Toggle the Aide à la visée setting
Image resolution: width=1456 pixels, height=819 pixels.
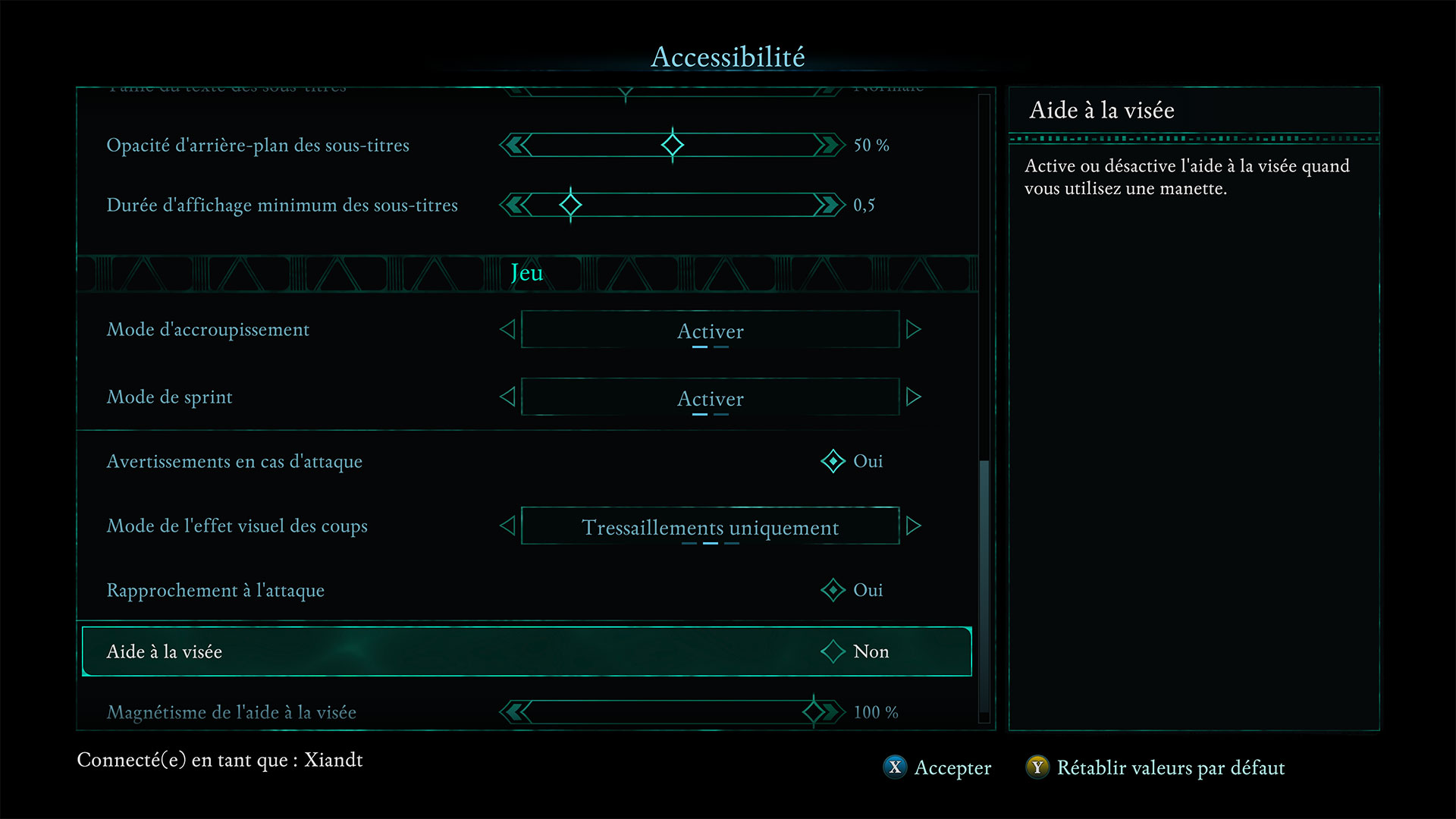[x=833, y=651]
